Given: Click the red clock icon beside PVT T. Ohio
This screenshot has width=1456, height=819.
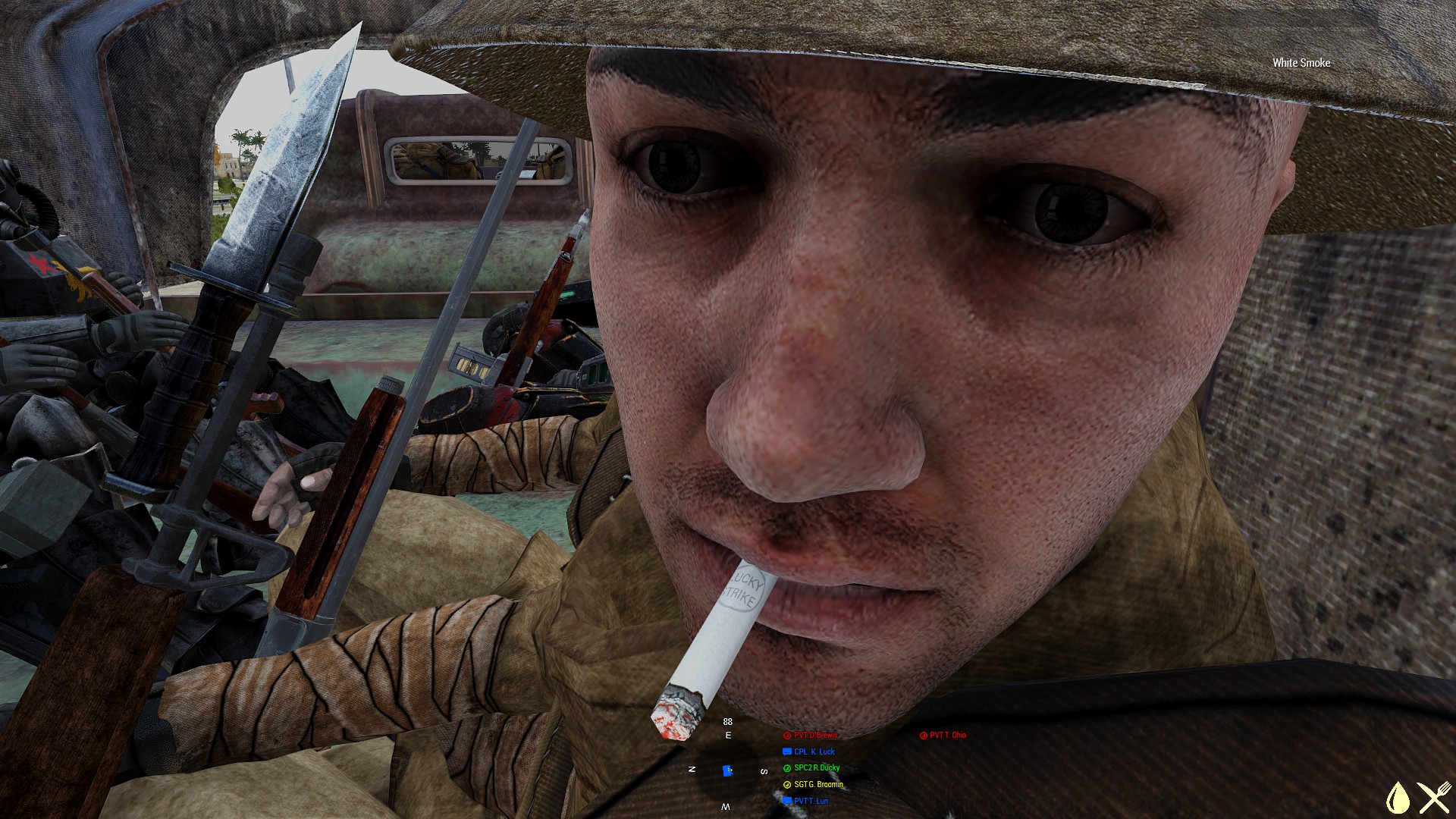Looking at the screenshot, I should tap(923, 735).
